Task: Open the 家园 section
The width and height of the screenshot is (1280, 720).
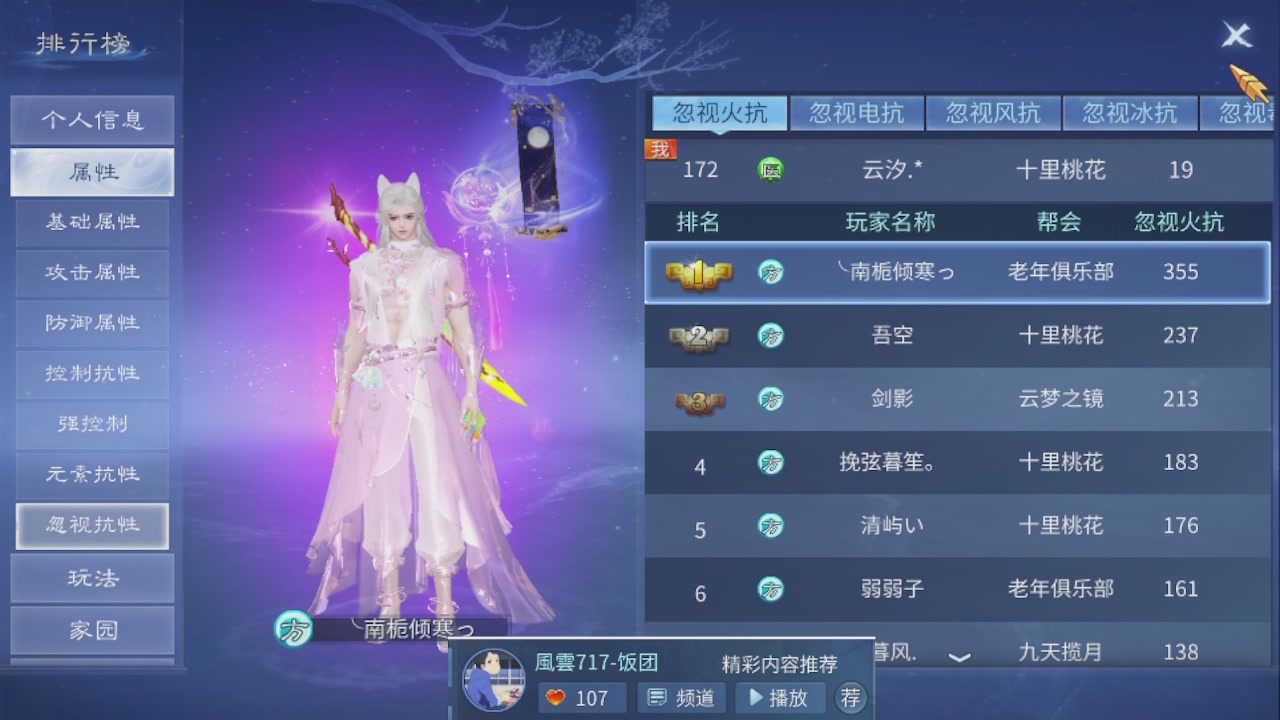Action: coord(92,629)
